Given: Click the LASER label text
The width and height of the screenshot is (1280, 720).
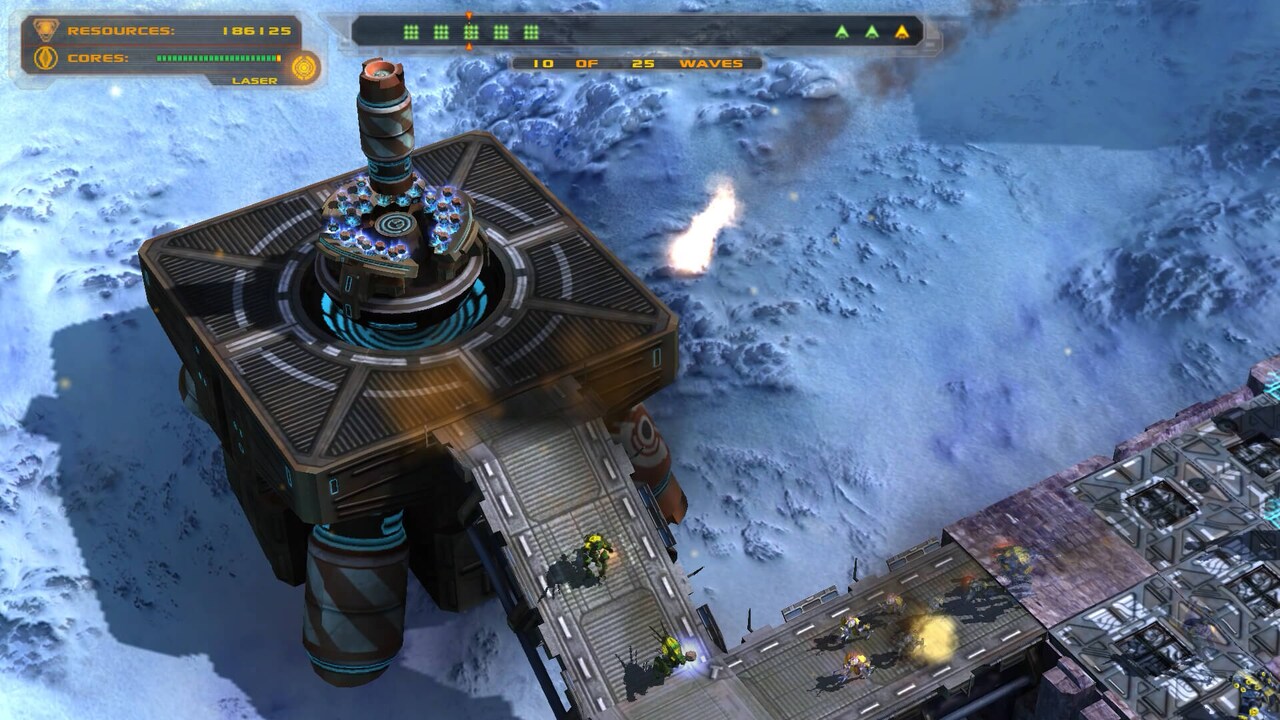Looking at the screenshot, I should click(x=256, y=78).
